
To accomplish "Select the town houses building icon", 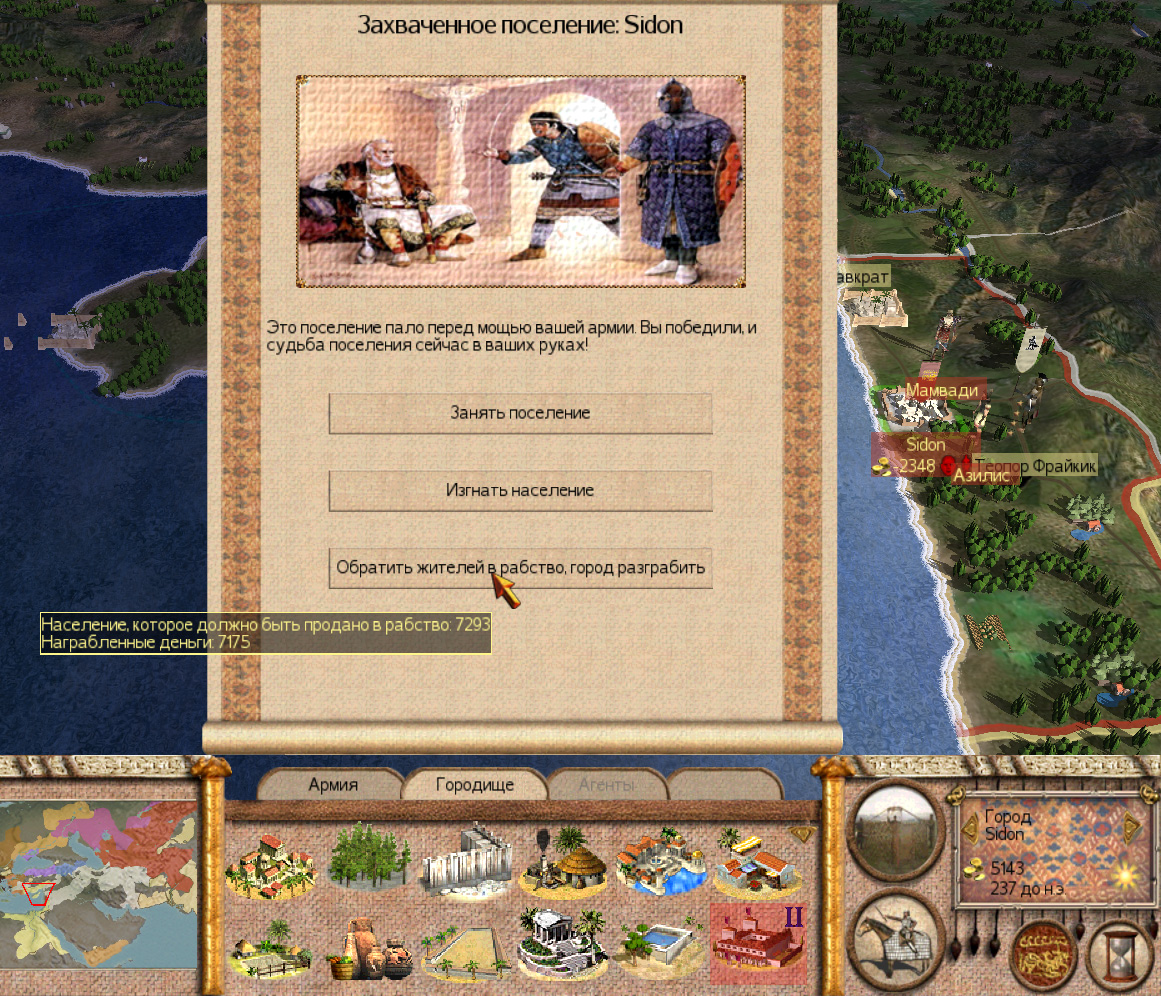I will coord(272,862).
